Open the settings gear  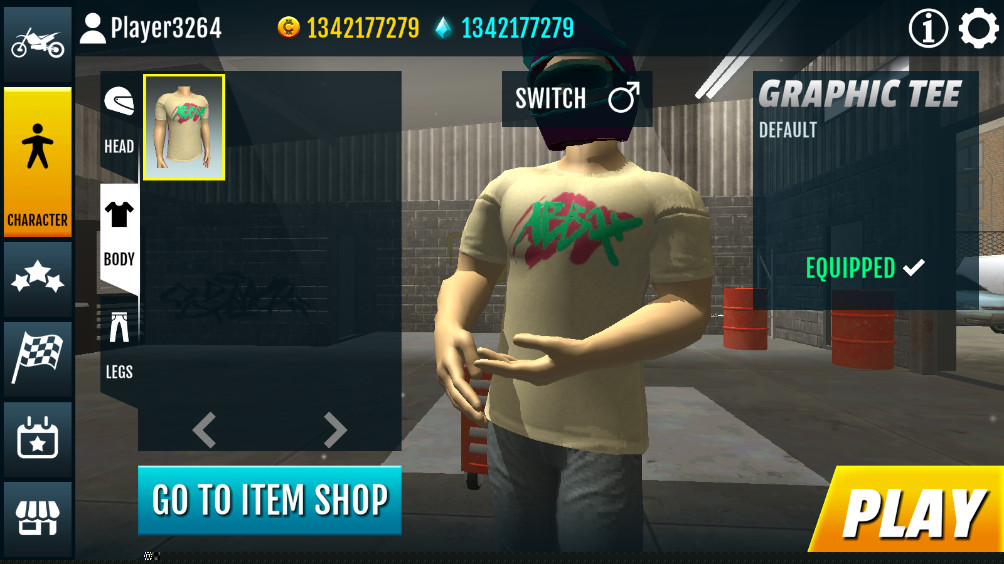point(978,29)
